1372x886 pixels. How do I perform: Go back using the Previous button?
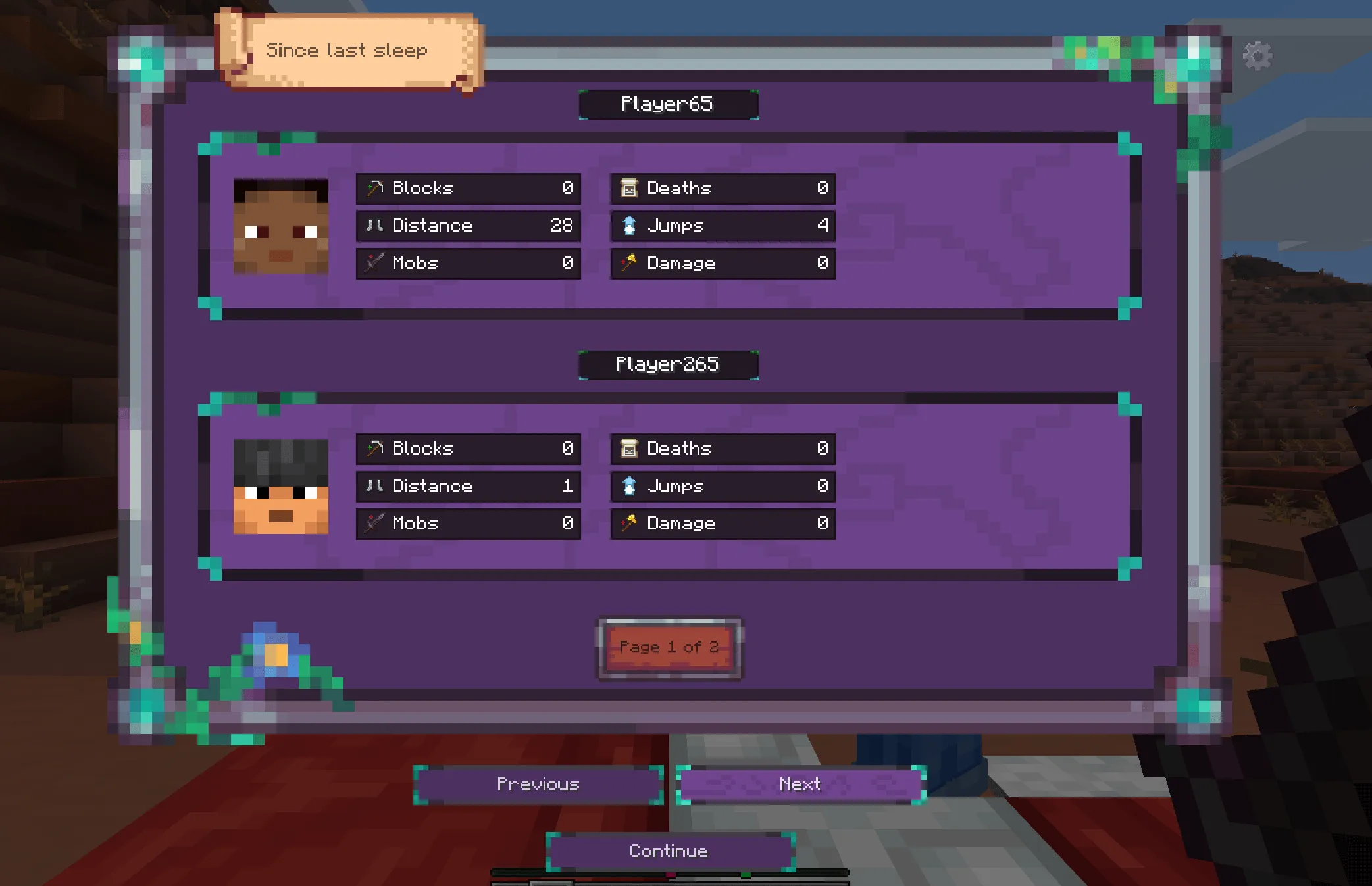coord(537,784)
